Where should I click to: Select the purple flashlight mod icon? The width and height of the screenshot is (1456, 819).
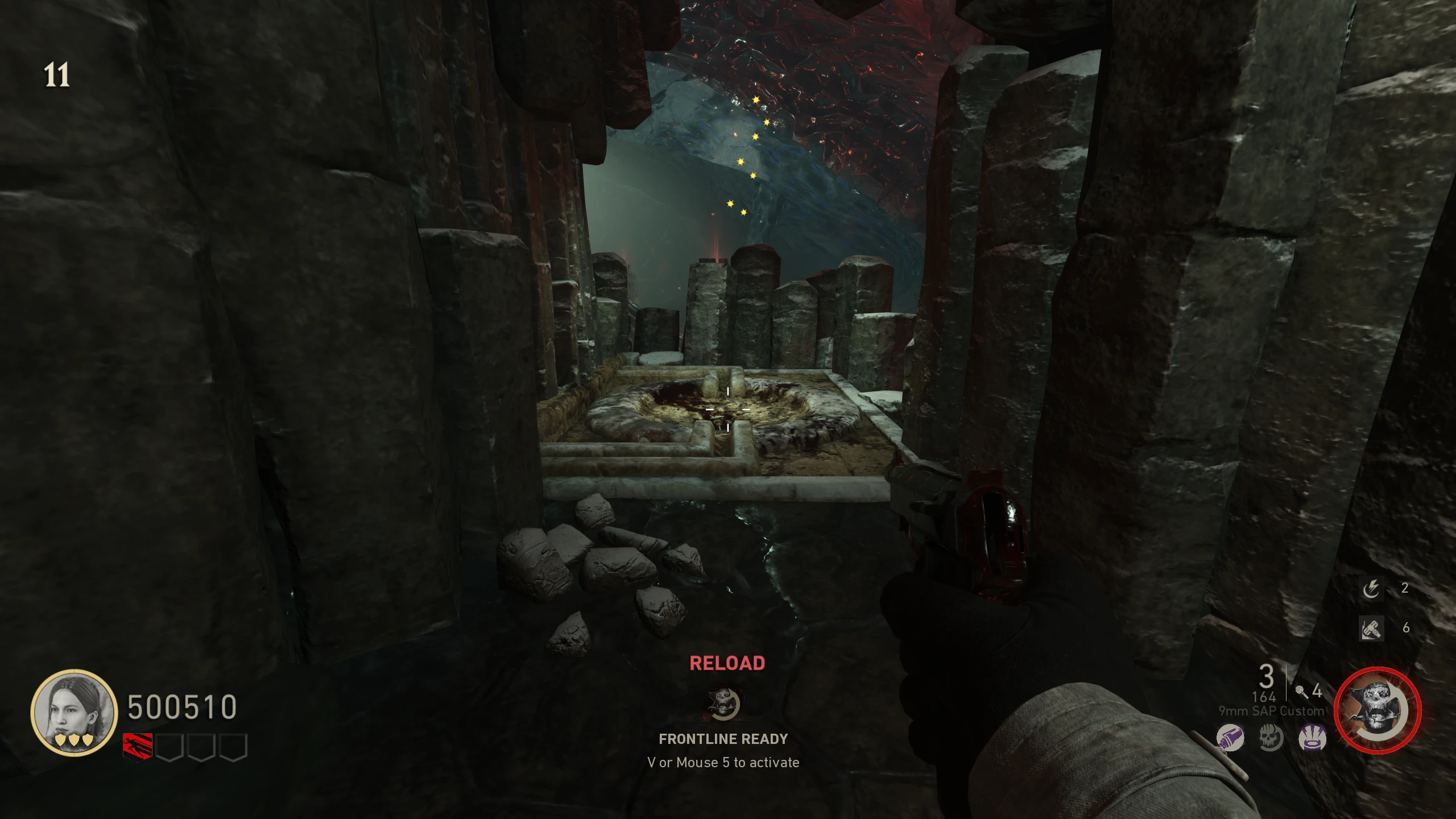(x=1230, y=738)
